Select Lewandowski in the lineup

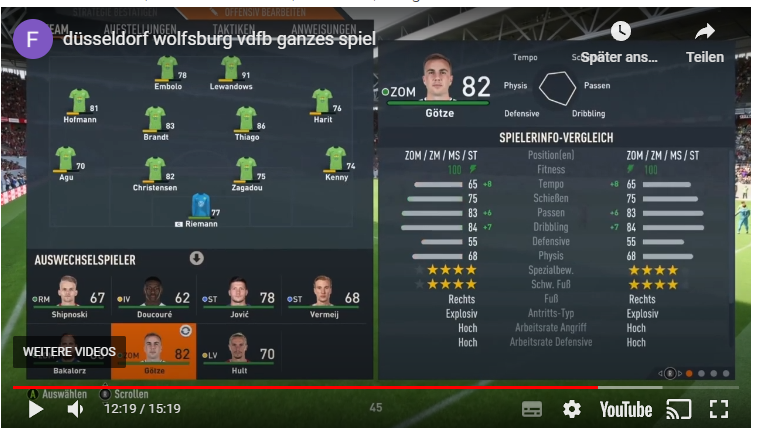pyautogui.click(x=231, y=72)
